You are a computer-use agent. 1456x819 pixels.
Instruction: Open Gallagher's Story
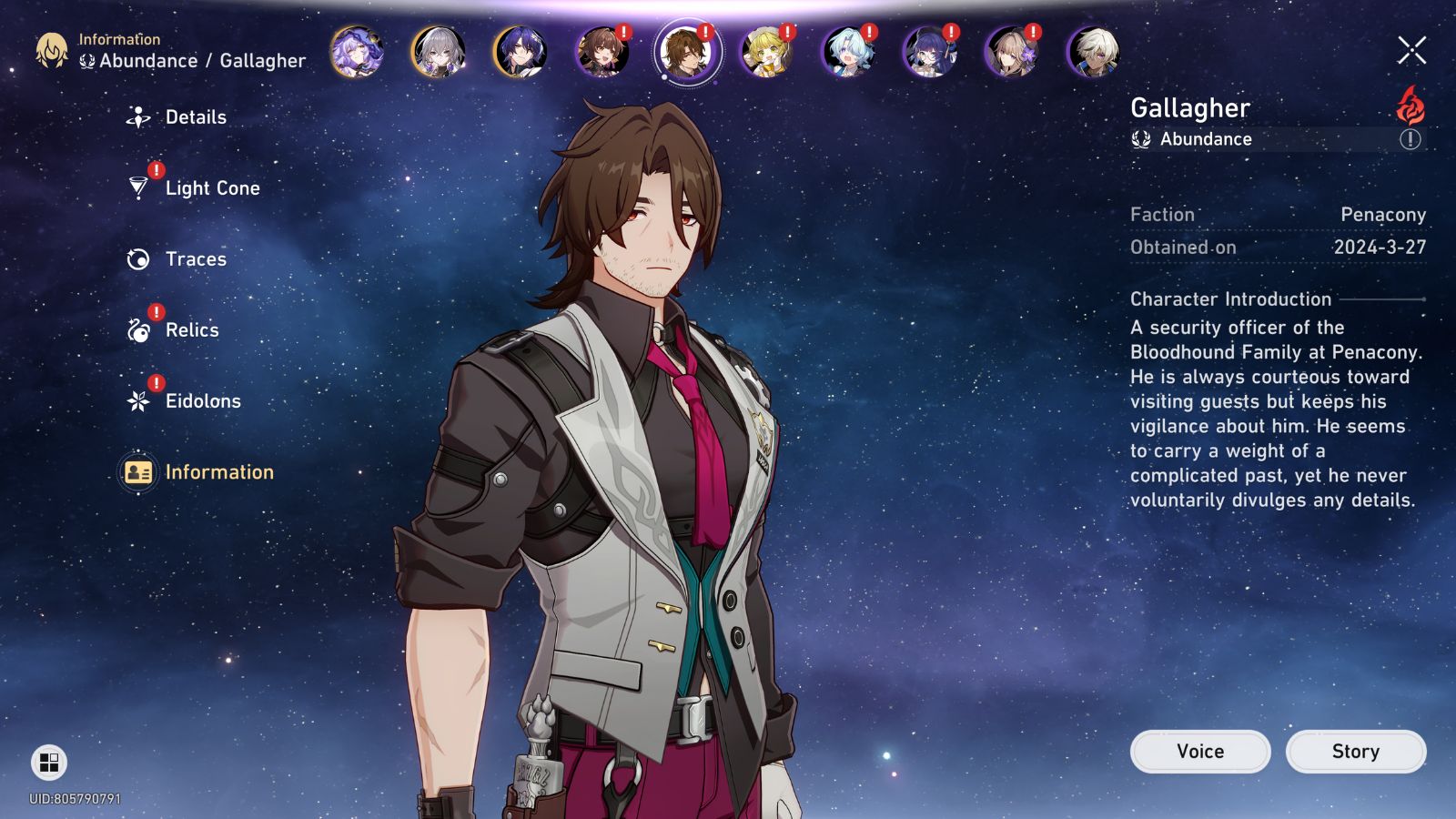tap(1355, 752)
